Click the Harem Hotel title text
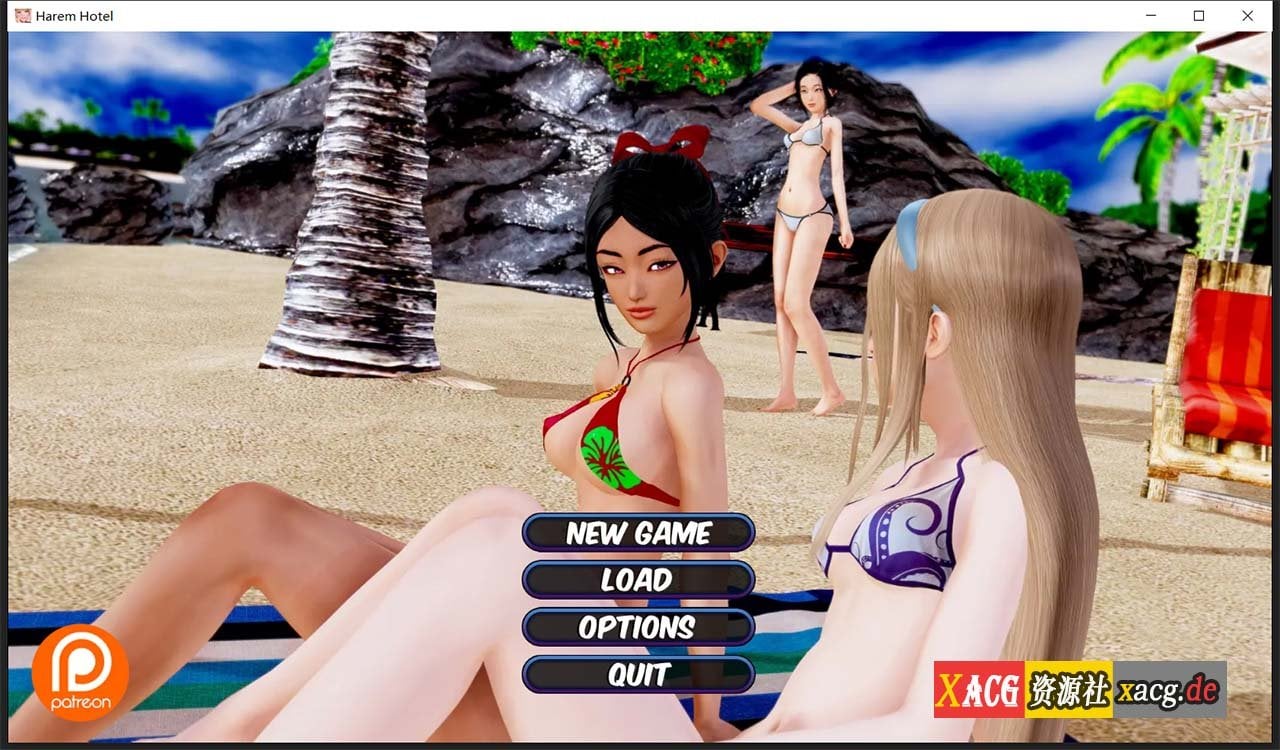The image size is (1280, 750). pos(73,16)
